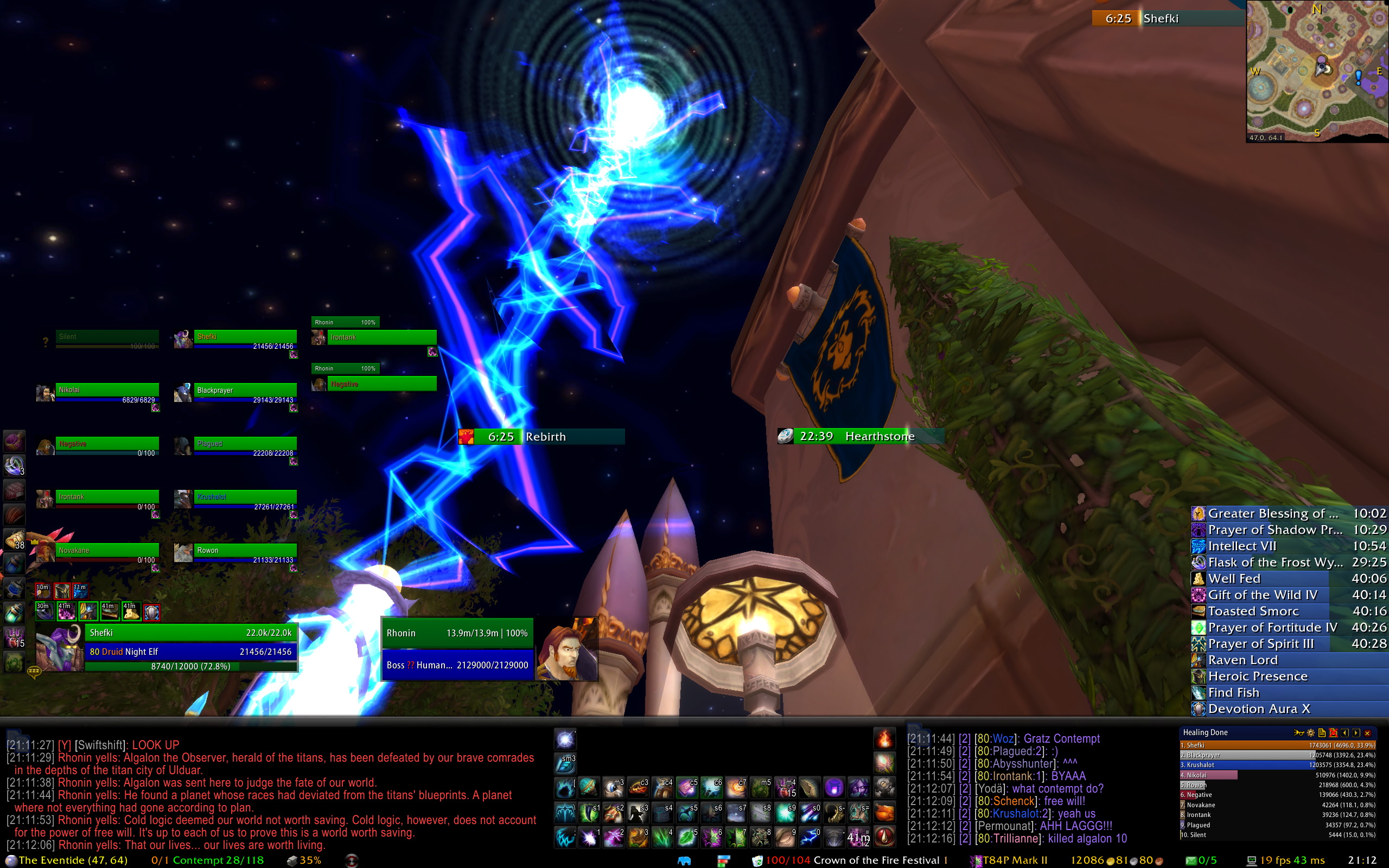1389x868 pixels.
Task: Use the eyeball ability bound to m3
Action: tap(613, 788)
